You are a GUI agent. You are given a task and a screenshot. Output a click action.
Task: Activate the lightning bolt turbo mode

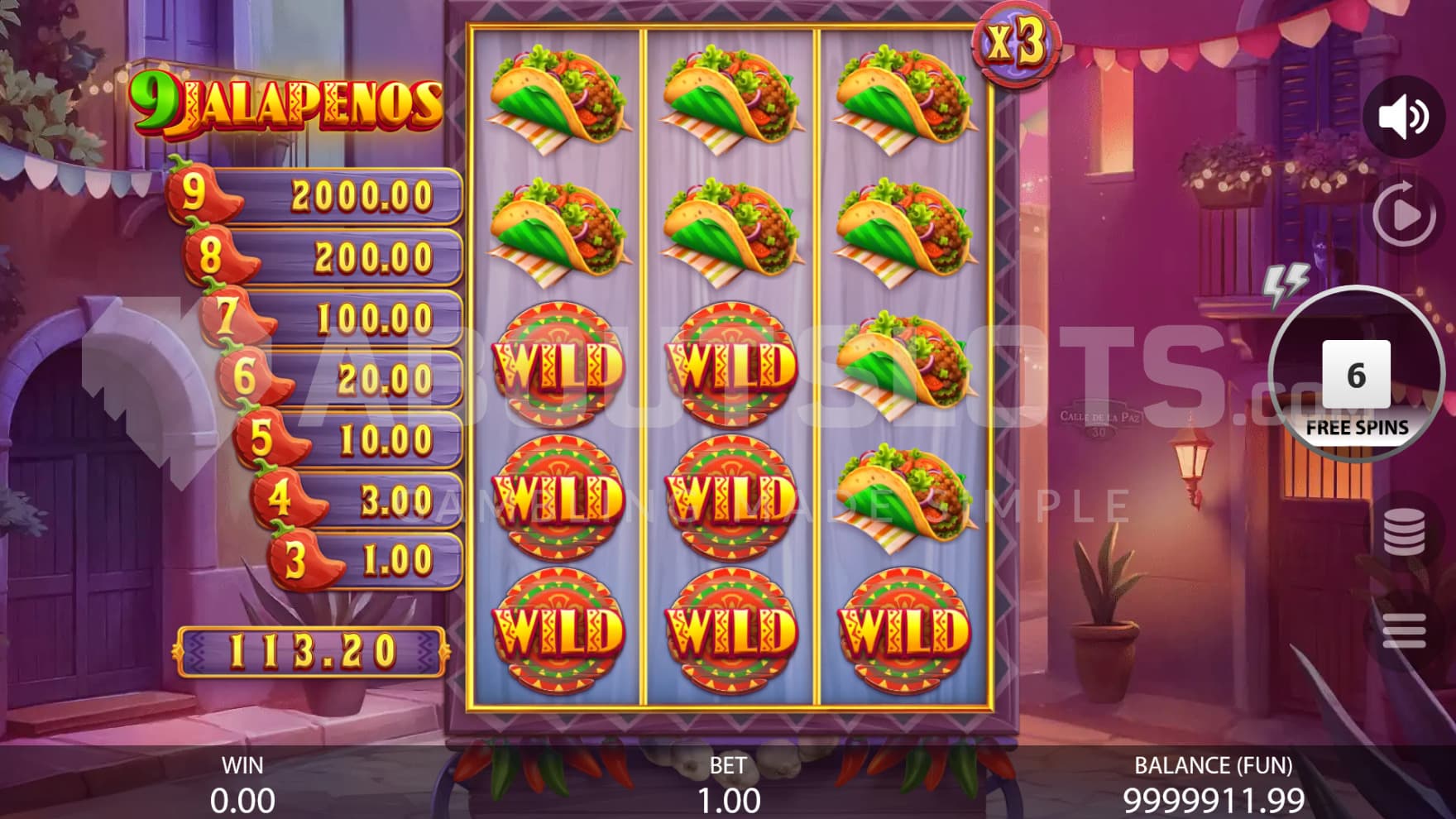(1286, 284)
